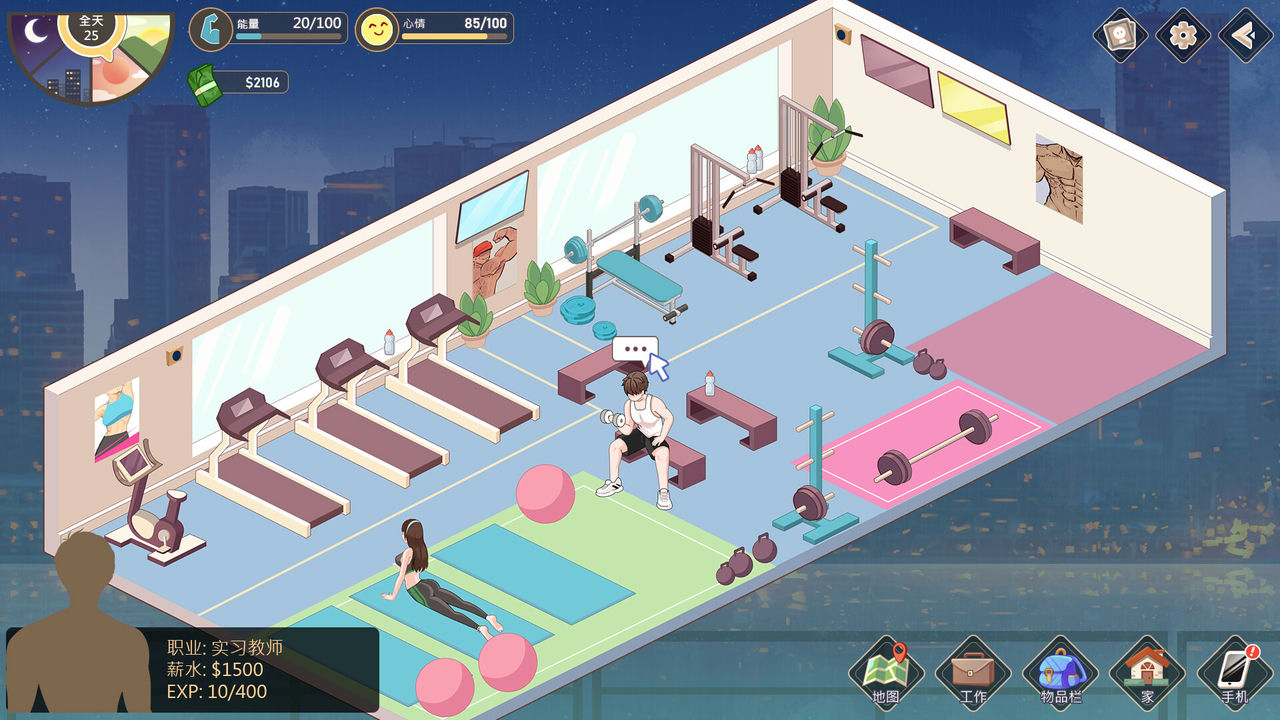The width and height of the screenshot is (1280, 720).
Task: Go home with the house (家) button
Action: pyautogui.click(x=1147, y=672)
